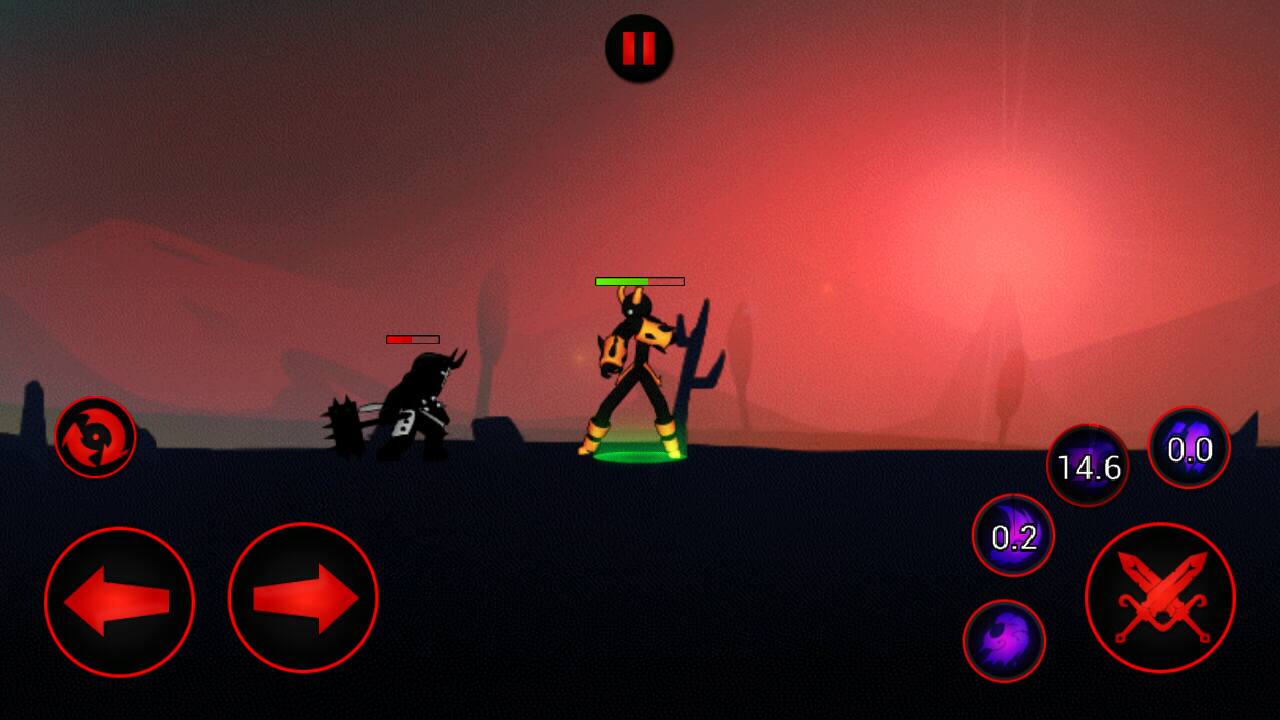1280x720 pixels.
Task: Activate the purple flame skill without cooldown
Action: [x=1004, y=641]
